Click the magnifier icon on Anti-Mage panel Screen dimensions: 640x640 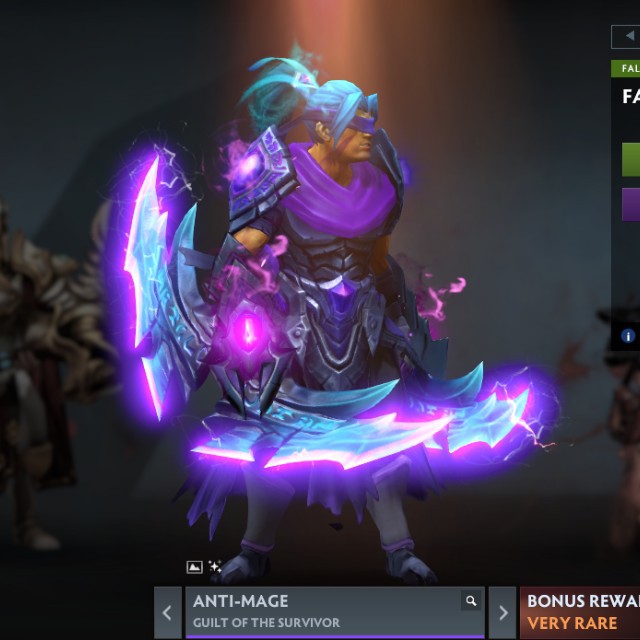pos(470,601)
